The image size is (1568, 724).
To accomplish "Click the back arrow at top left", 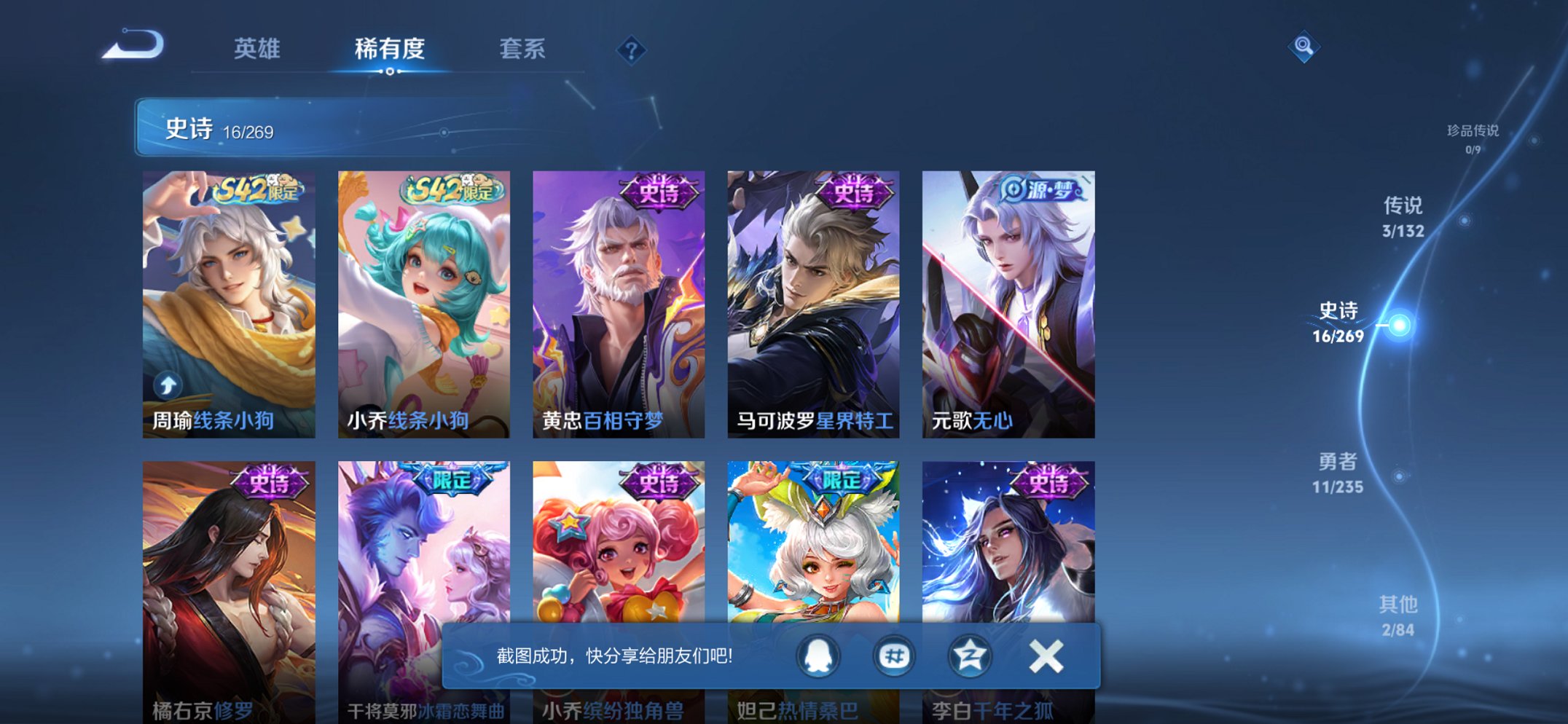I will click(133, 45).
